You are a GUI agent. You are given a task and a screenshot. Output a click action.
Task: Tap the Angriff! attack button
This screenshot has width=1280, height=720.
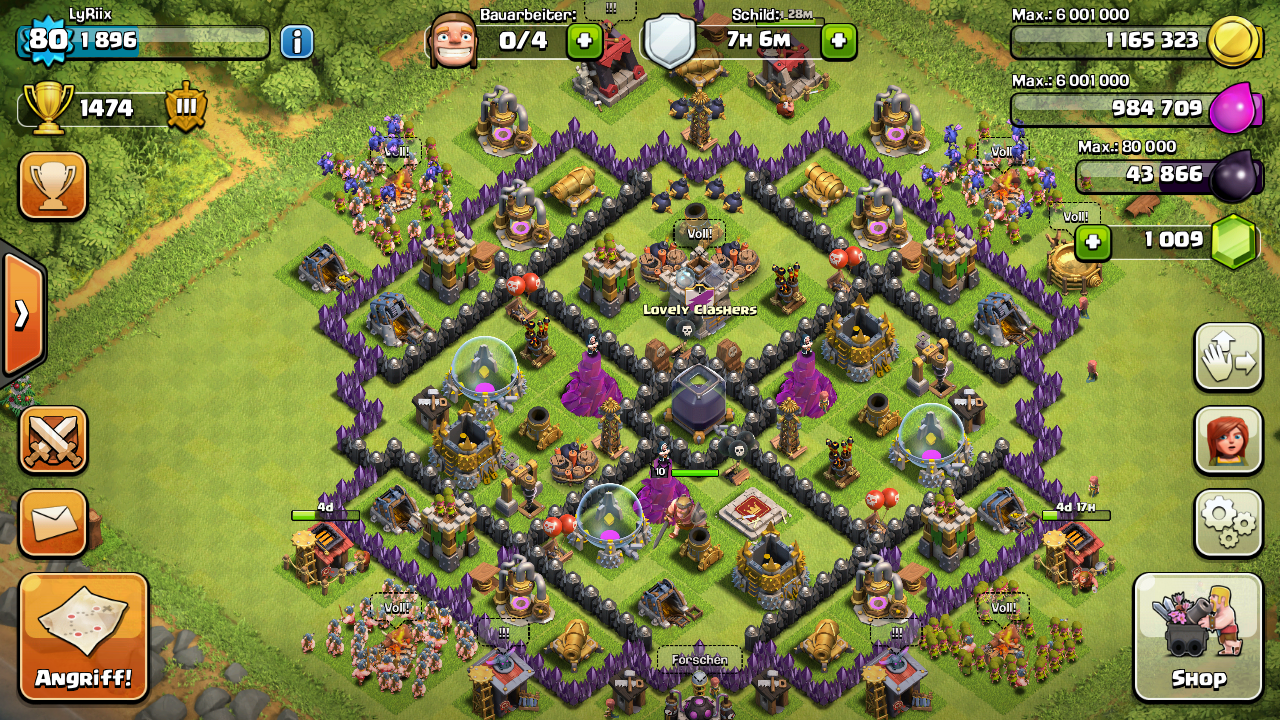coord(83,637)
